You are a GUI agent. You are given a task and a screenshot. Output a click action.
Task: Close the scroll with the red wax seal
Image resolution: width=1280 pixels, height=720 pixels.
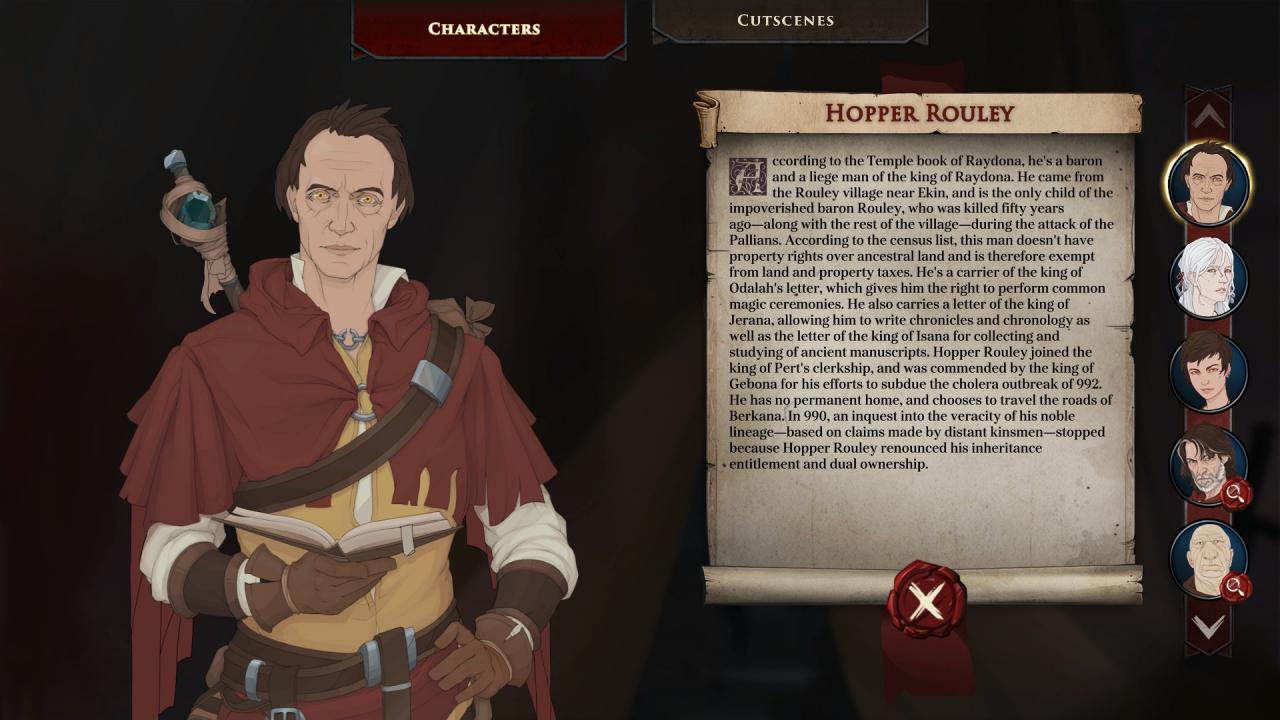pos(926,600)
